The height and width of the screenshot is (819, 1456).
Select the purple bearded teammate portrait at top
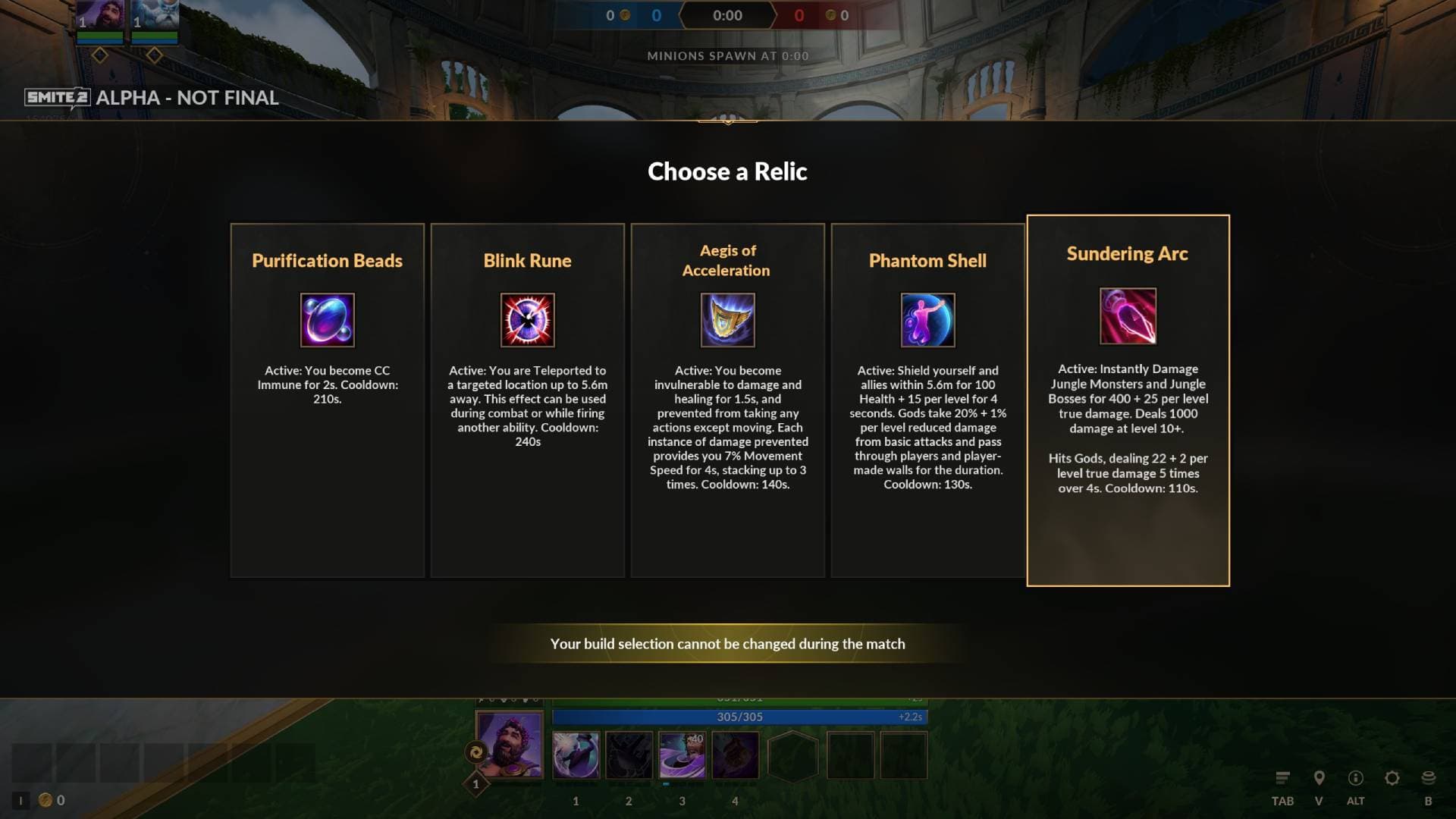(100, 15)
